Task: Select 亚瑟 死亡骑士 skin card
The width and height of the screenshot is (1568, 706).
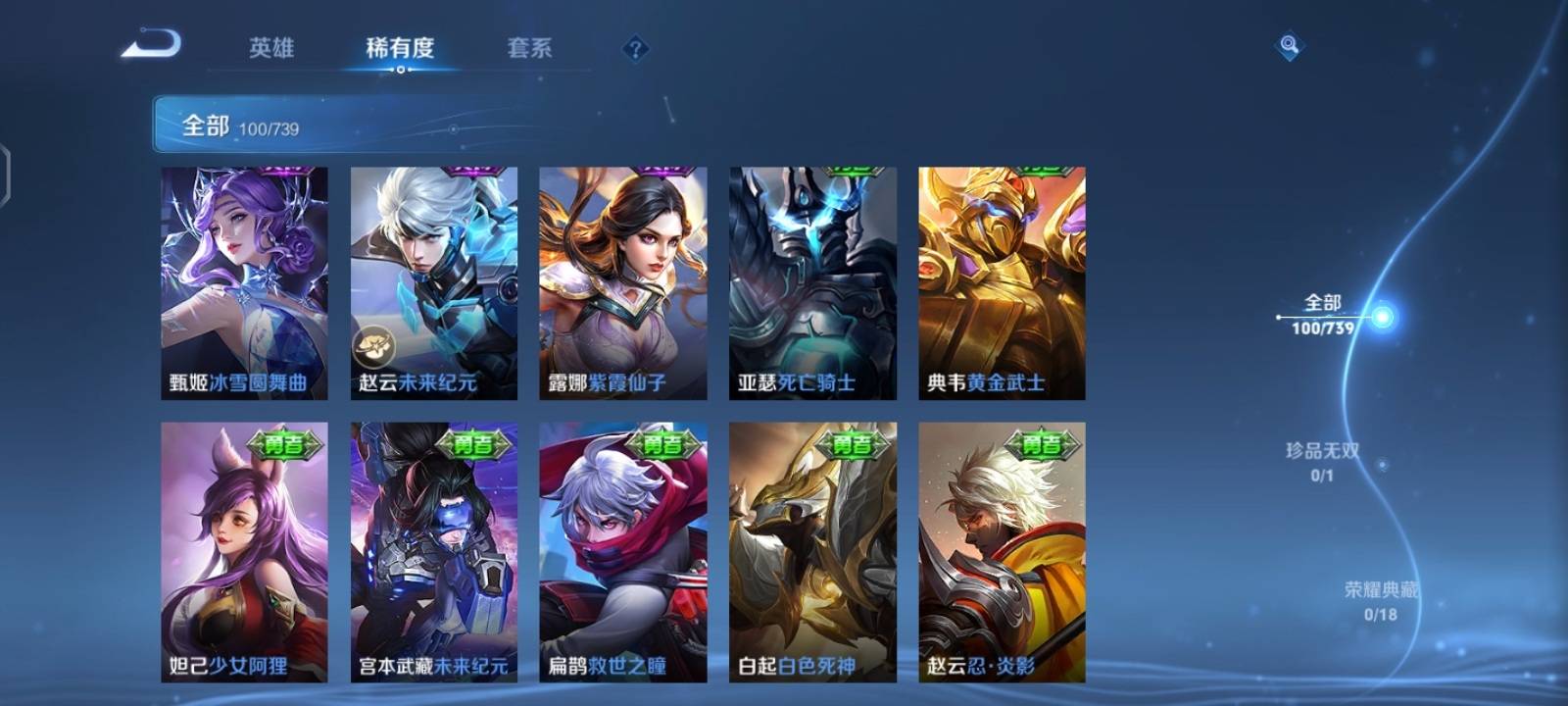Action: 812,282
